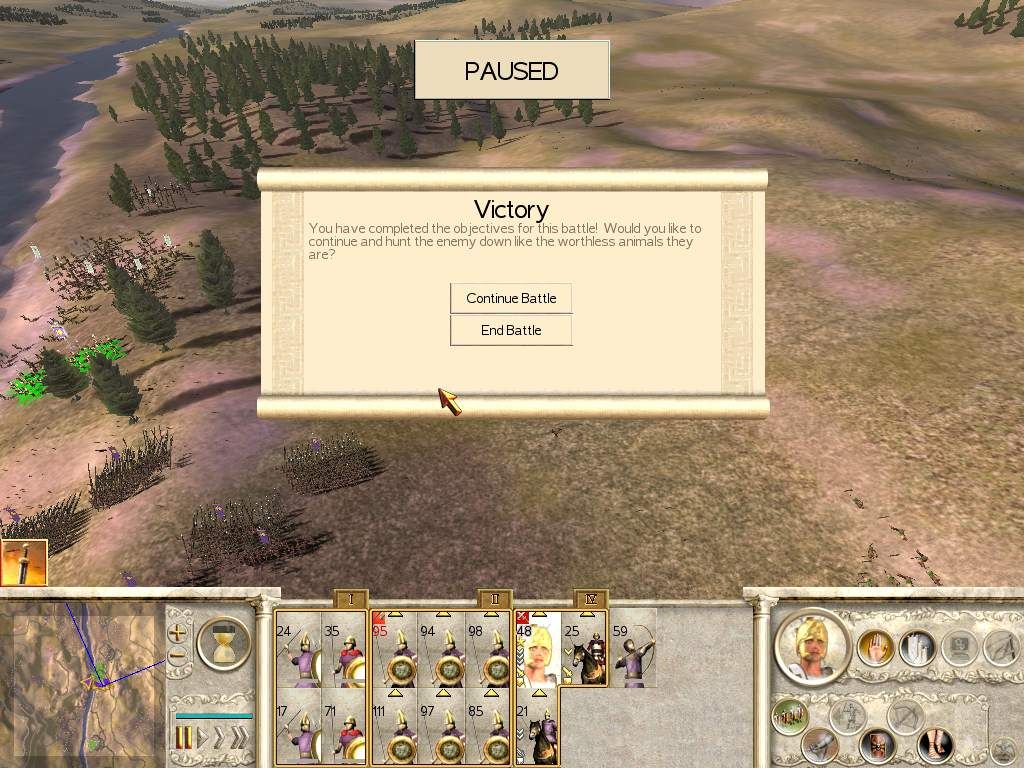Select group tab II above unit cards
The height and width of the screenshot is (768, 1024).
[x=495, y=600]
